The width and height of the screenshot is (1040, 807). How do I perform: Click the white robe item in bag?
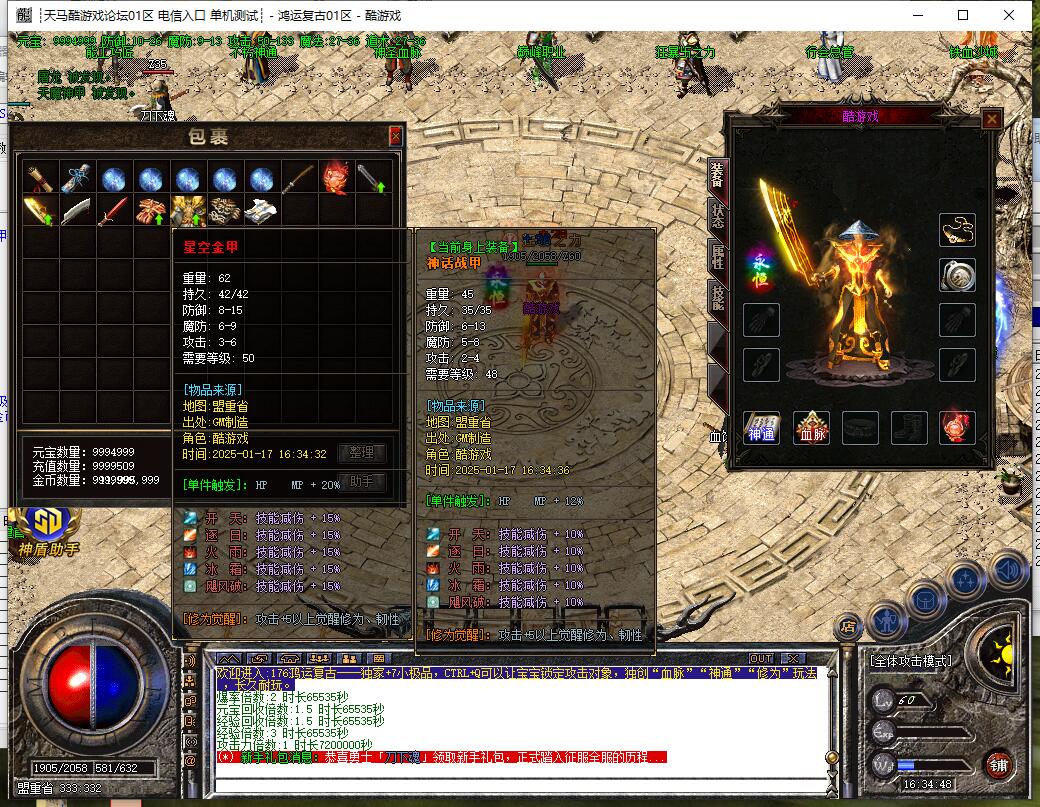pos(260,211)
